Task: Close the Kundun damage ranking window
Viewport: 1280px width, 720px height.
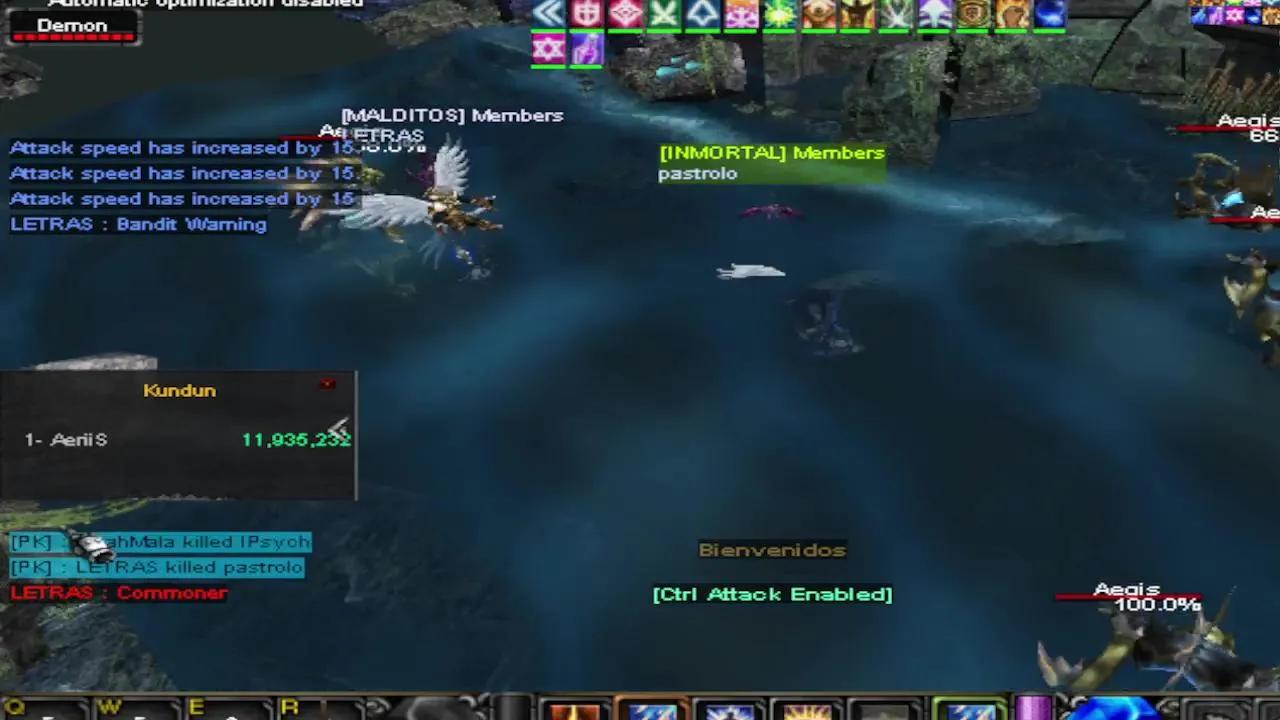Action: [327, 384]
